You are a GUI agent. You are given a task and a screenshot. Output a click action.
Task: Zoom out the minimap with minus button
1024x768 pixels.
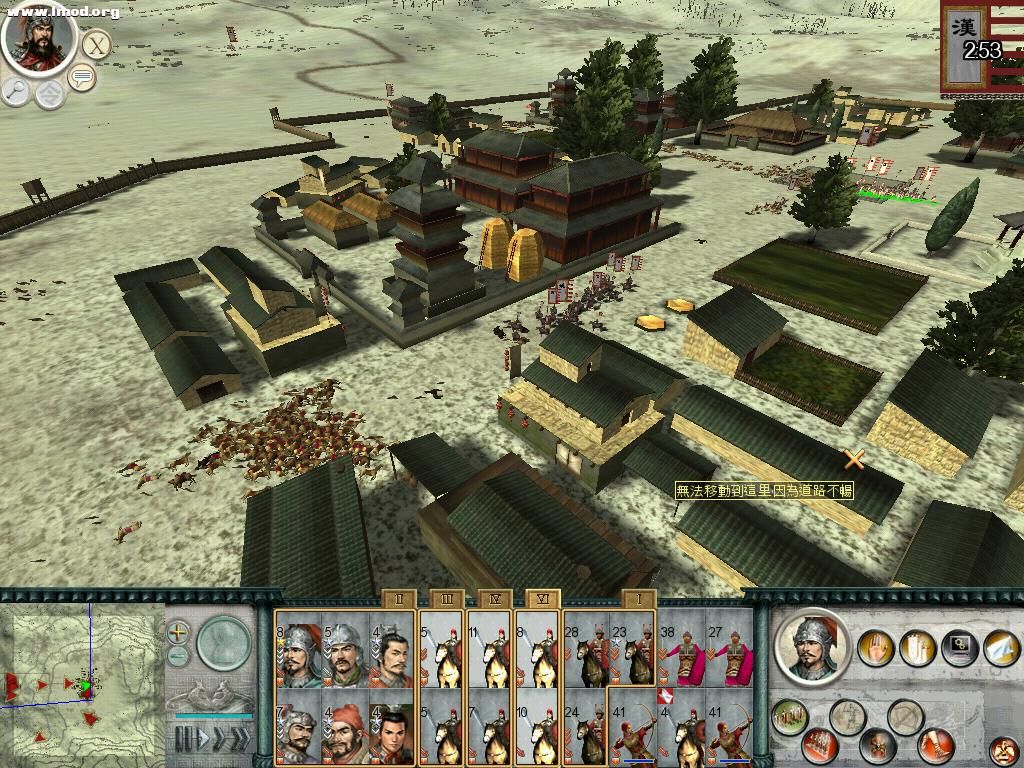[x=178, y=656]
